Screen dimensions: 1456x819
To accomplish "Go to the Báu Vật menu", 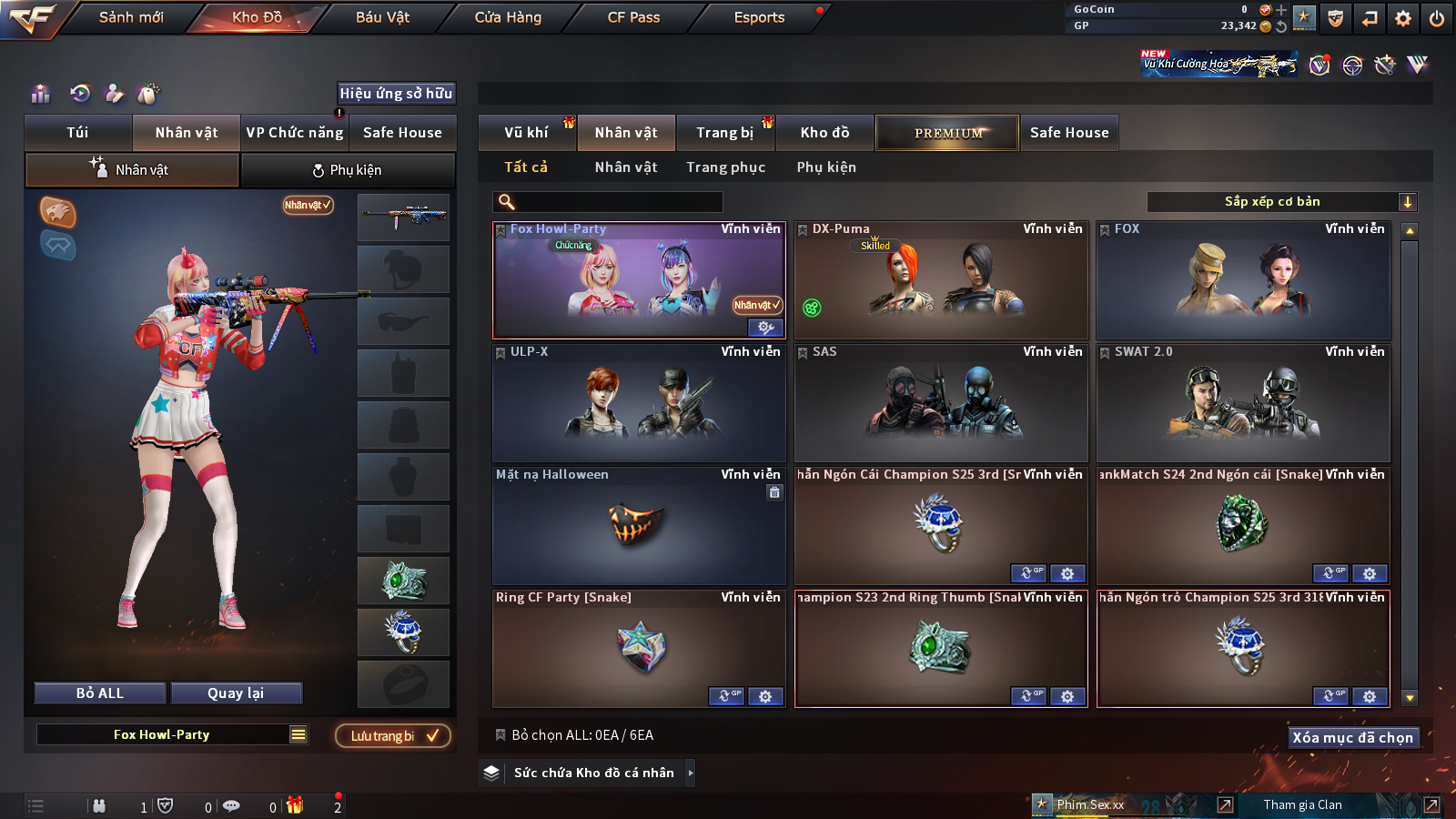I will coord(382,17).
